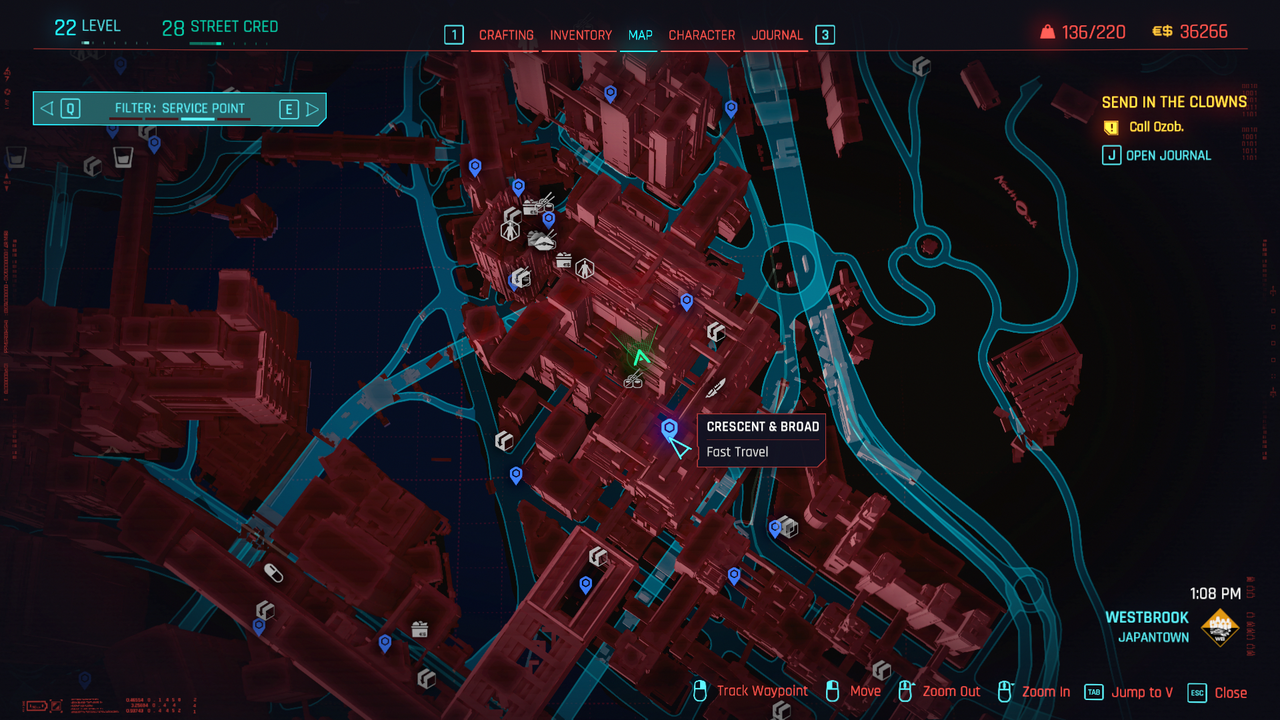Viewport: 1280px width, 720px height.
Task: Click the knife melee vendor map marker
Action: click(x=716, y=388)
